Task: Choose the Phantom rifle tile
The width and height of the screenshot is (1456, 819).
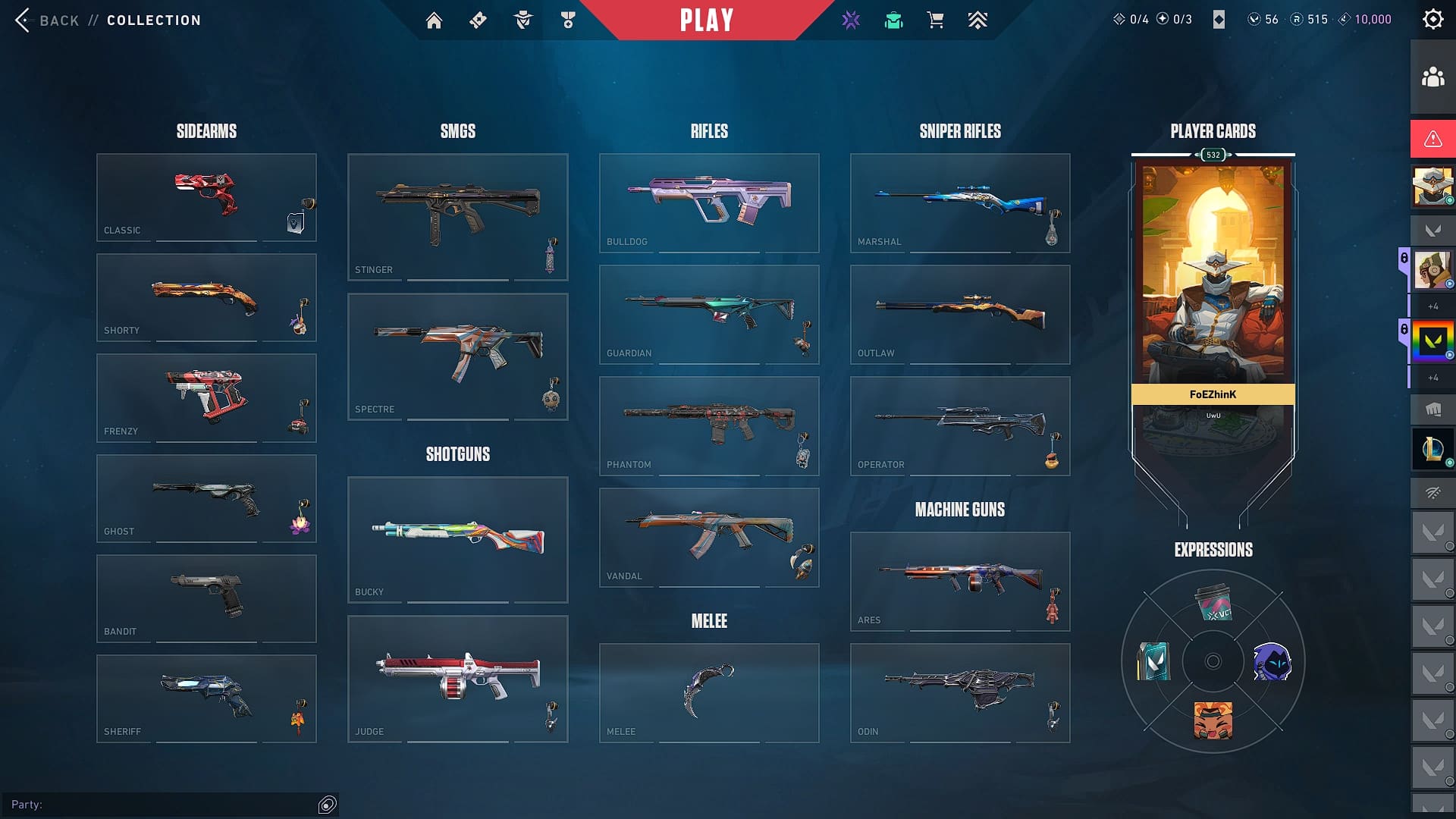Action: click(x=708, y=425)
